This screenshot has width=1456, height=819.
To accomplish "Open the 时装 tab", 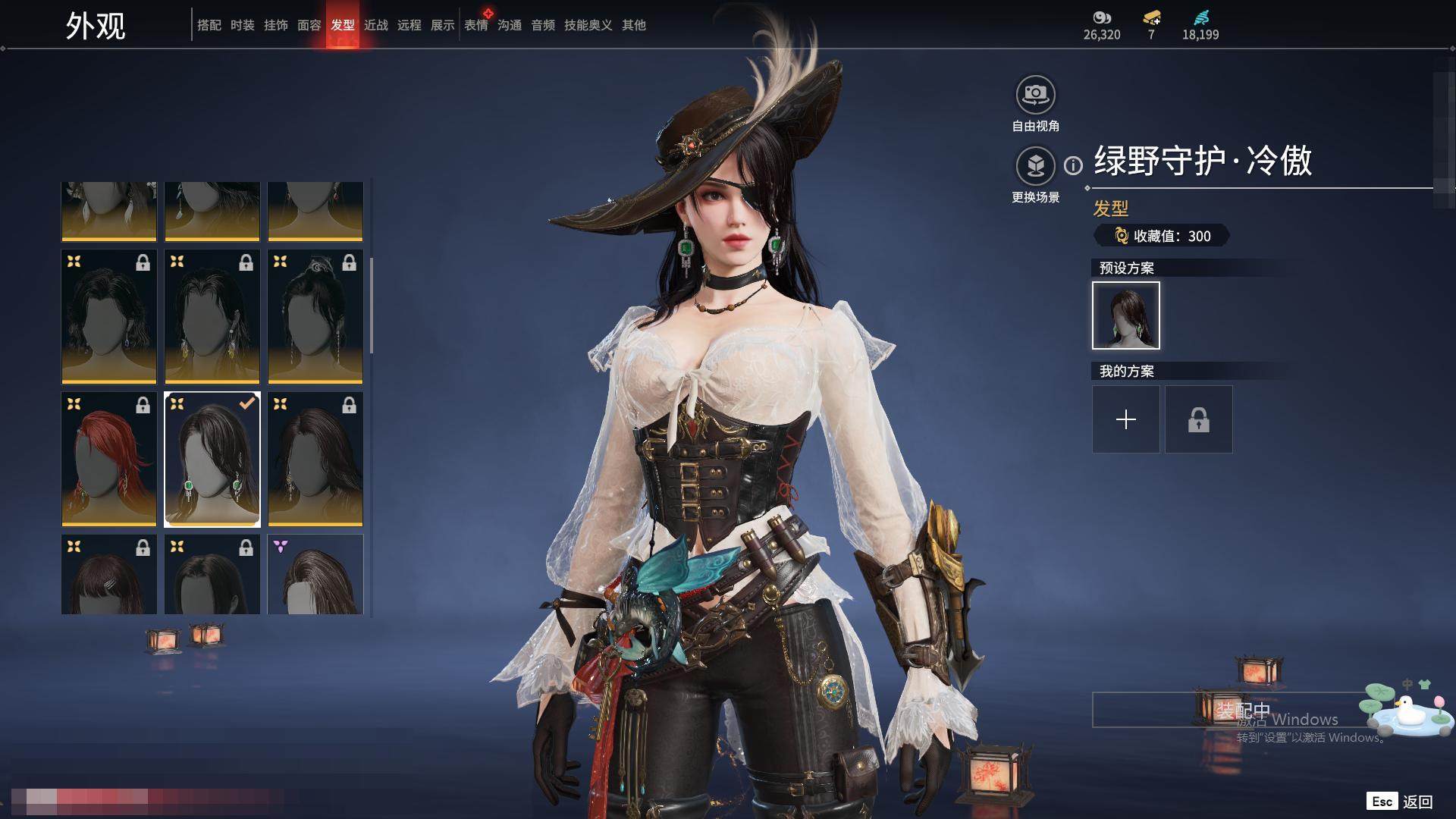I will tap(242, 25).
